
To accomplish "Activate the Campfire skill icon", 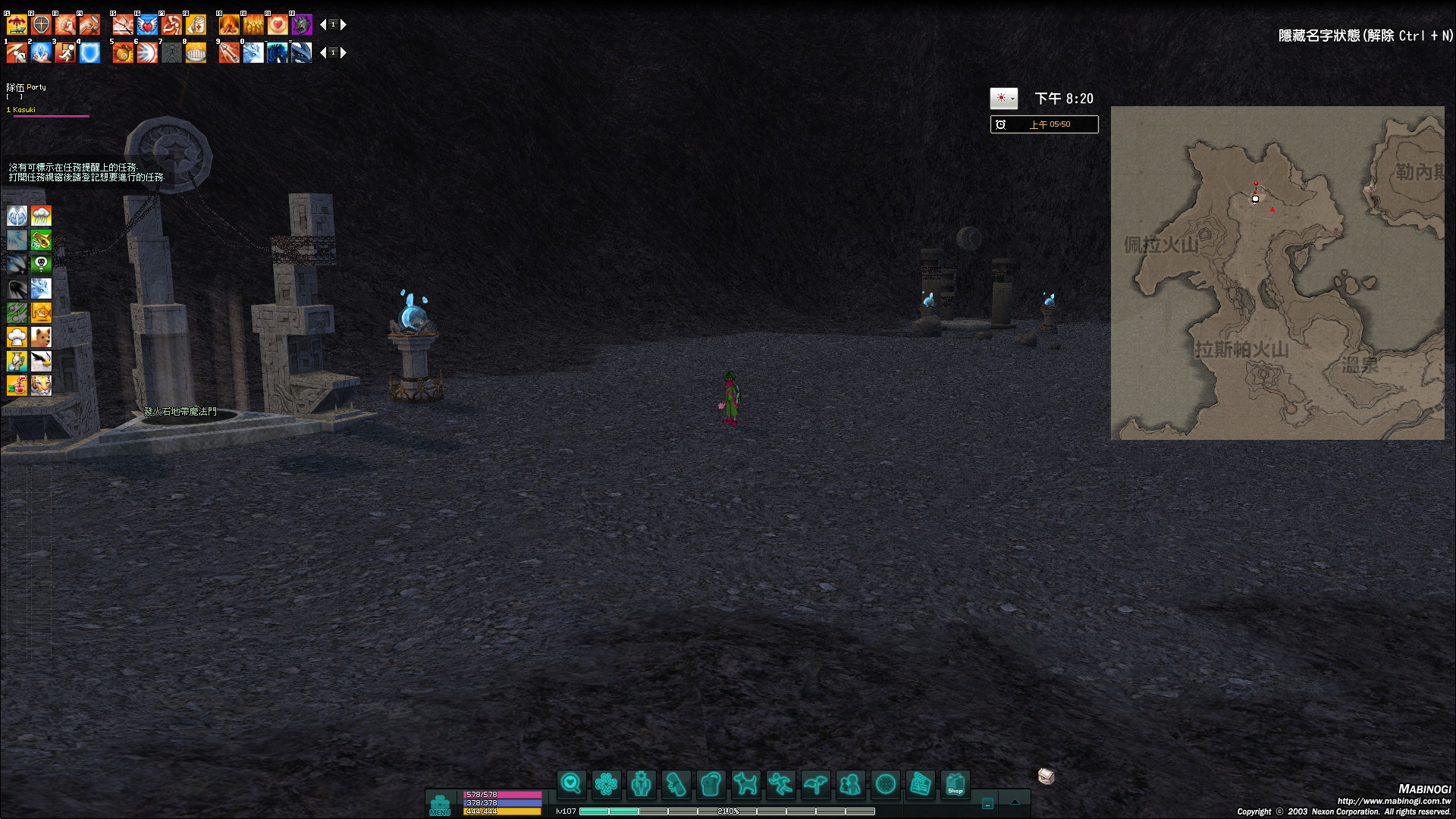I will (x=229, y=25).
